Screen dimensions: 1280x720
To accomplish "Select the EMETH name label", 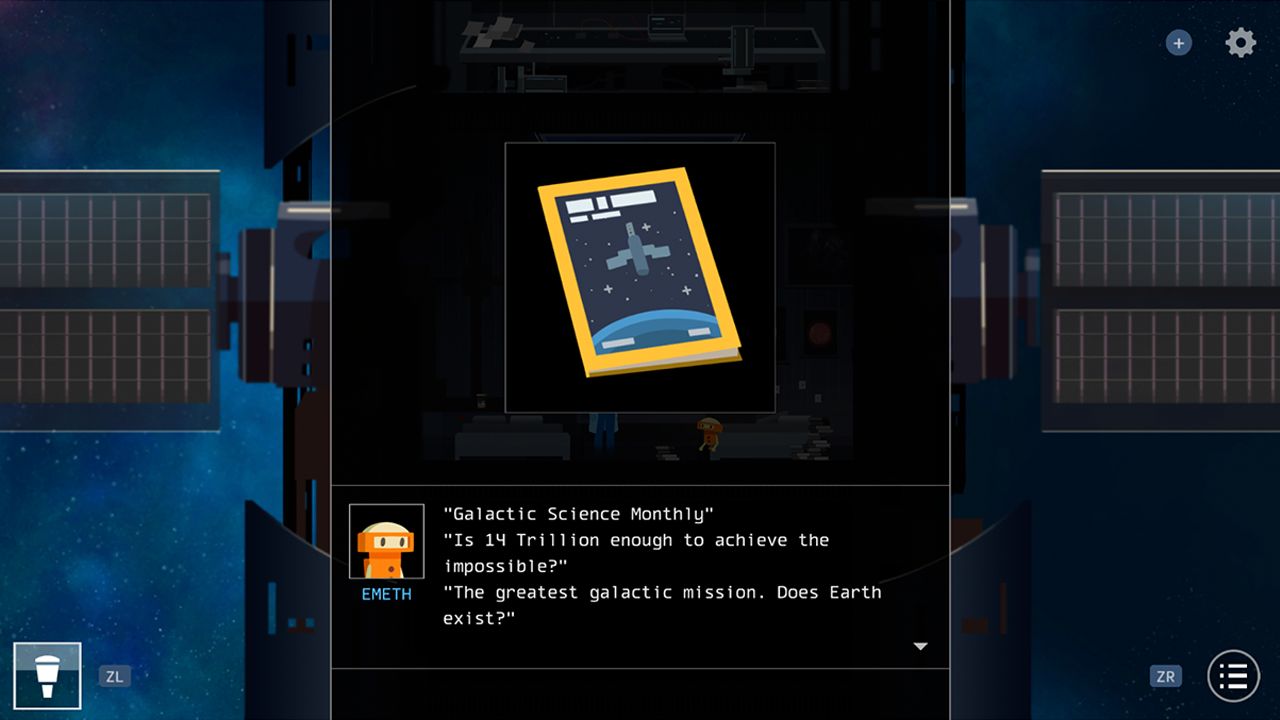I will tap(385, 592).
